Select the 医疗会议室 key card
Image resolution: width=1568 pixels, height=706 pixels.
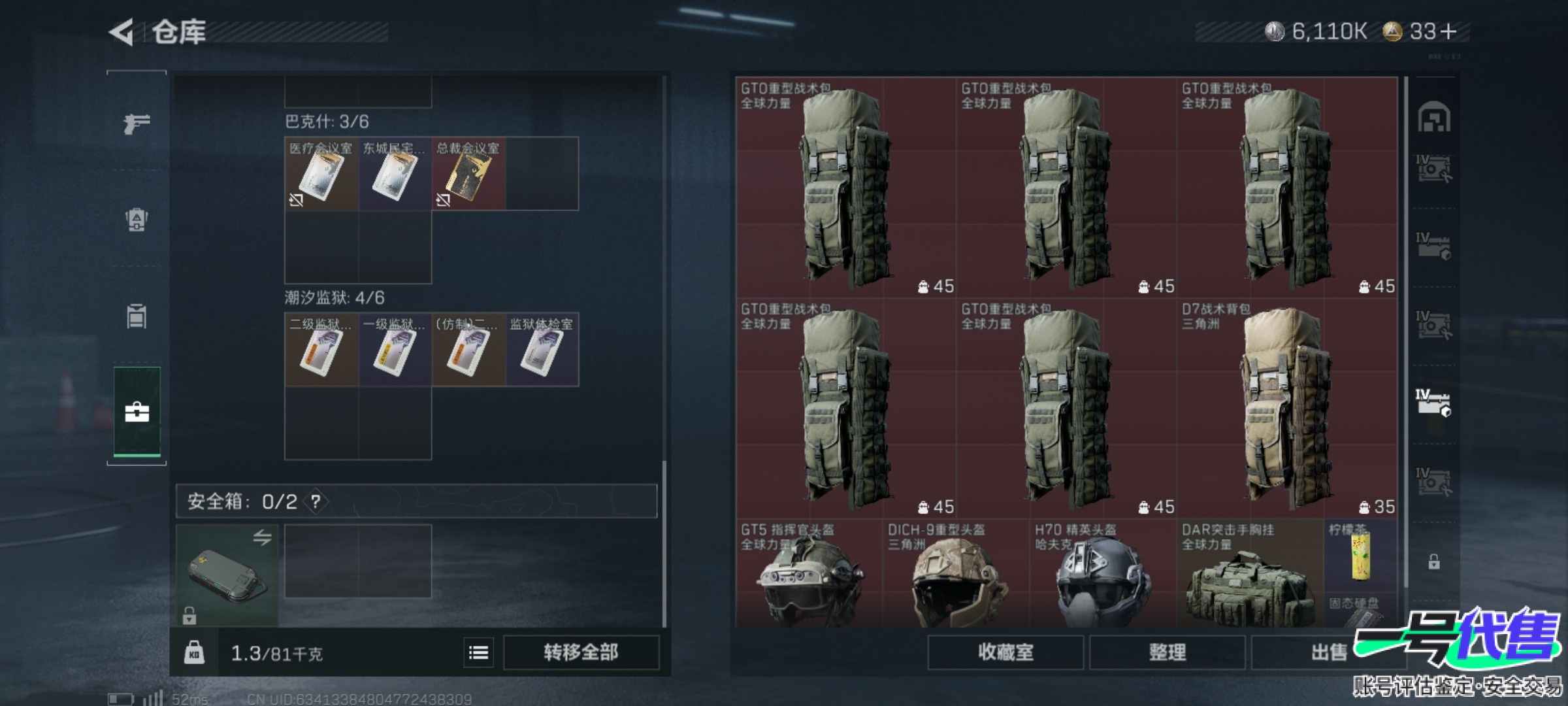click(x=321, y=174)
